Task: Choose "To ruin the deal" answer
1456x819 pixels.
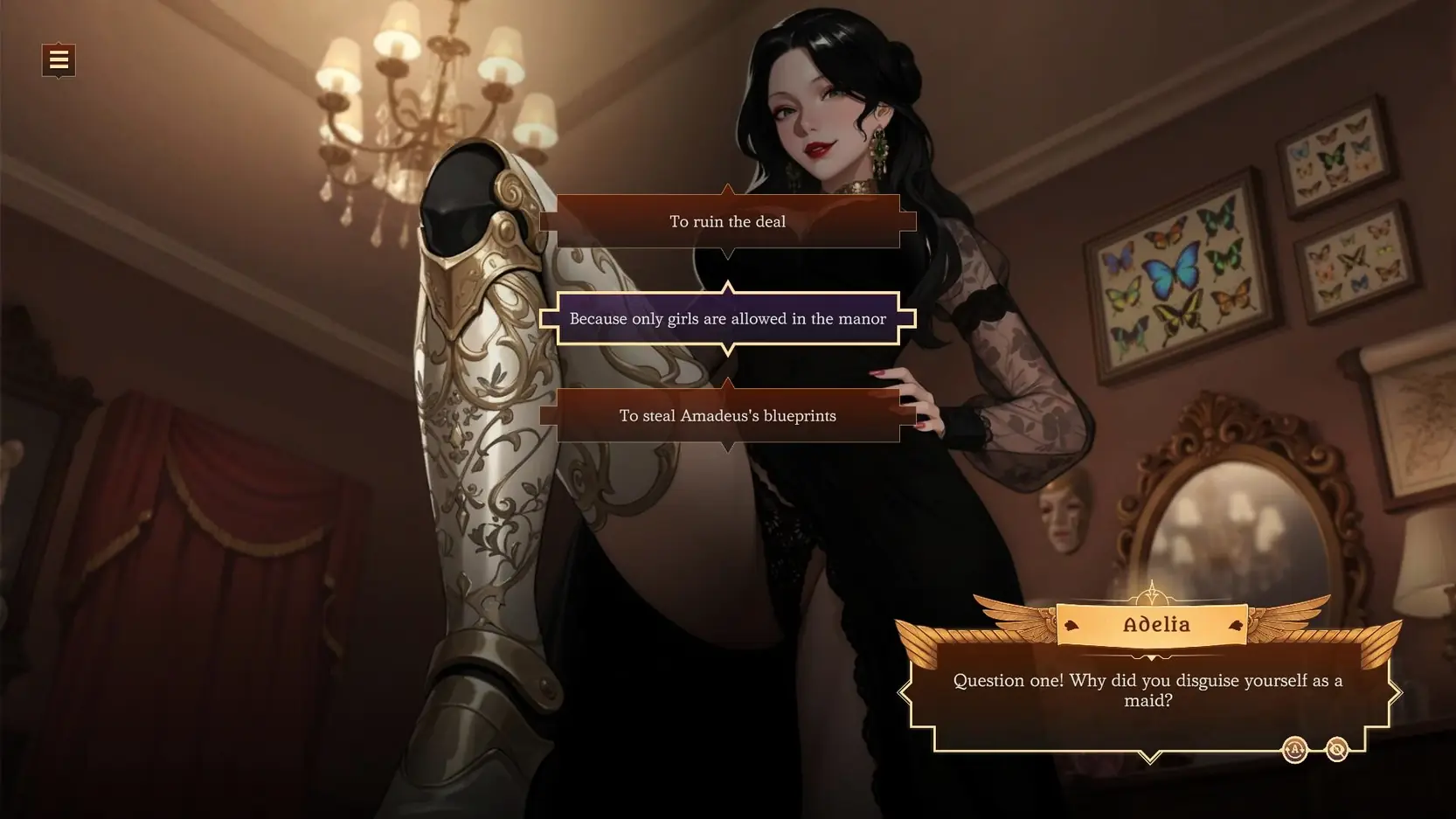Action: (727, 222)
